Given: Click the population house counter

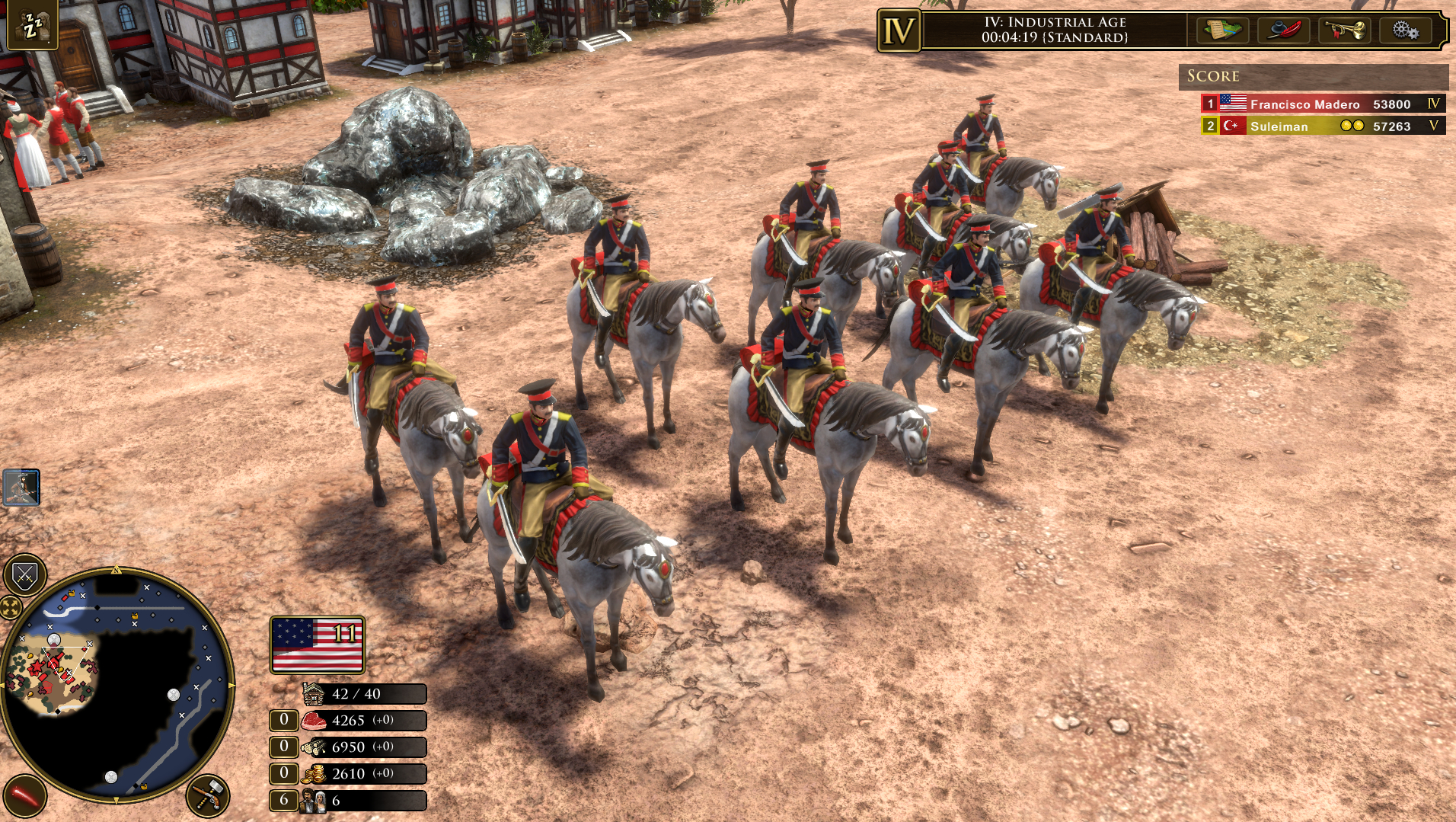Looking at the screenshot, I should [x=364, y=694].
